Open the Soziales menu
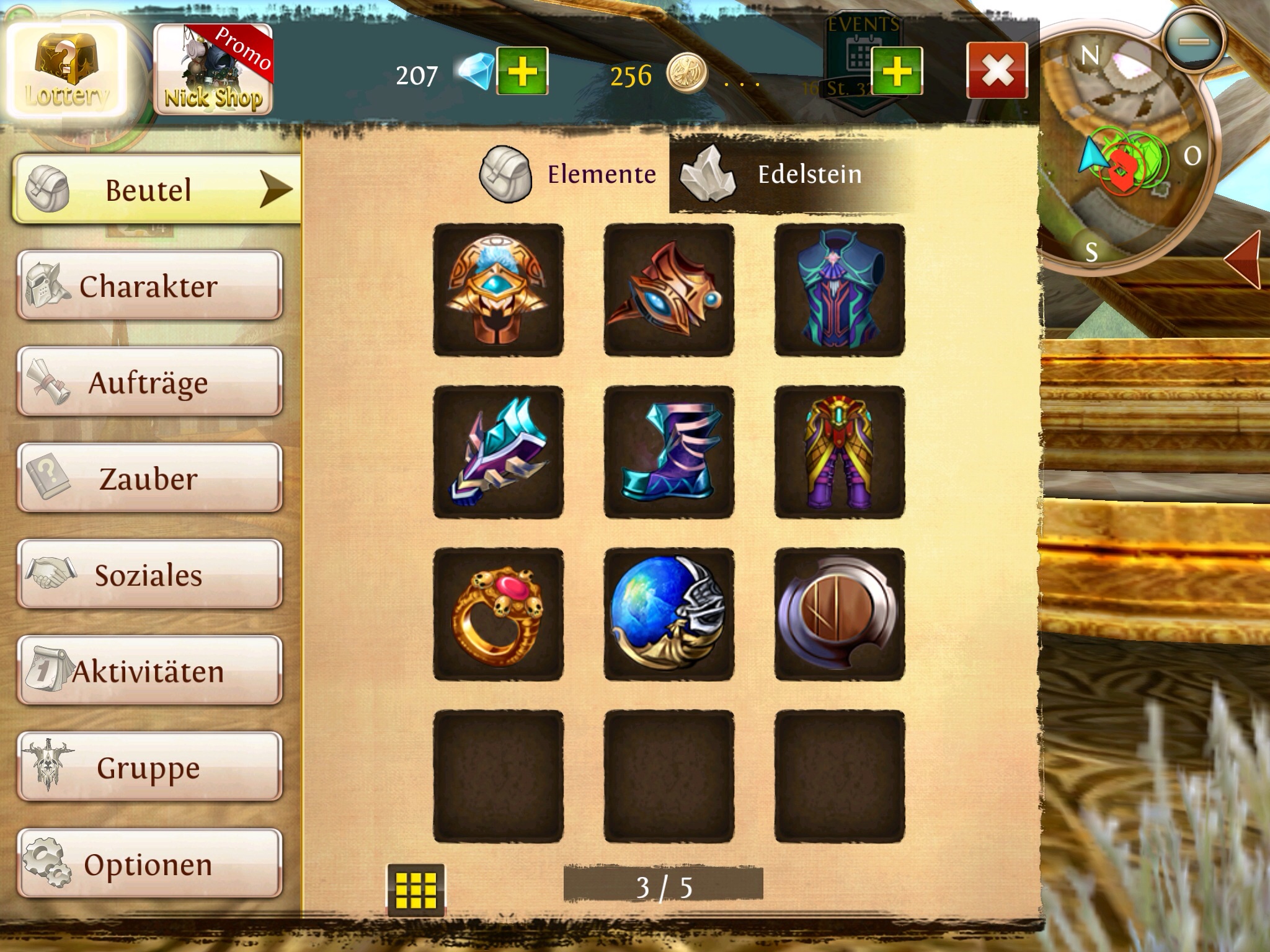 tap(149, 575)
